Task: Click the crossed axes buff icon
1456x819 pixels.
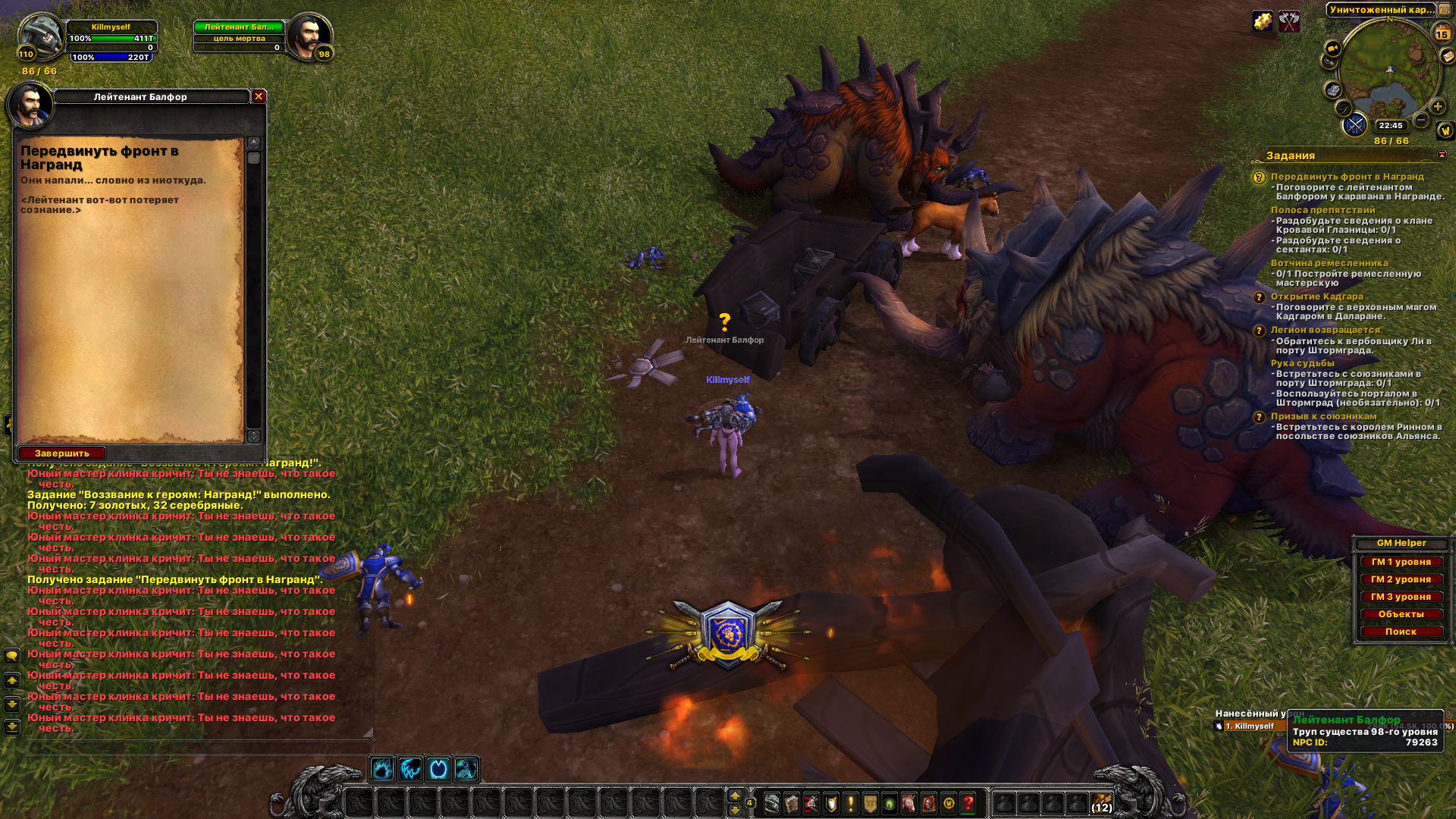Action: [x=1289, y=21]
